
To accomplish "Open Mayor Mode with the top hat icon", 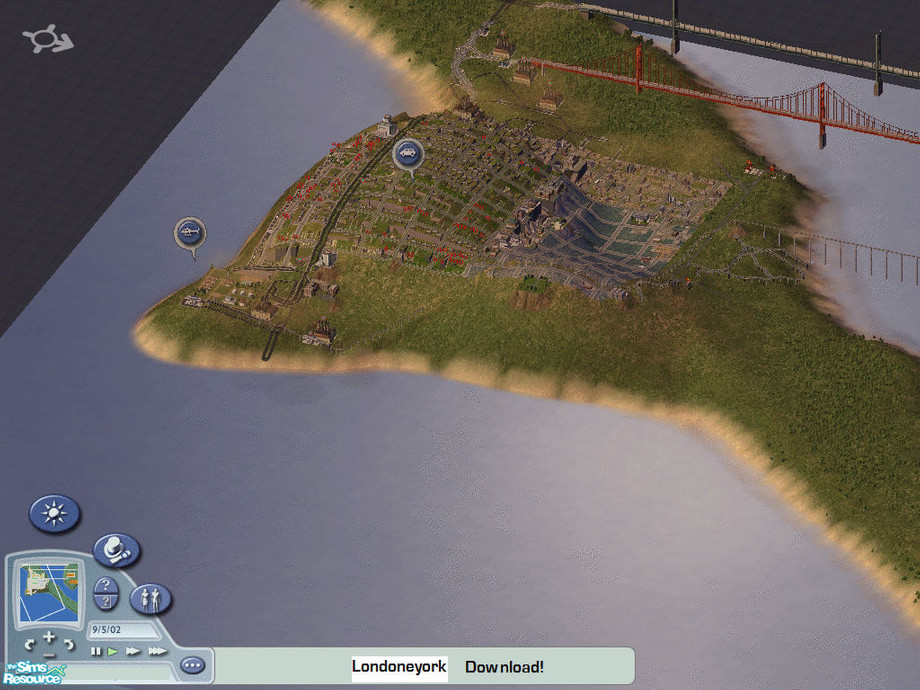I will pyautogui.click(x=116, y=549).
